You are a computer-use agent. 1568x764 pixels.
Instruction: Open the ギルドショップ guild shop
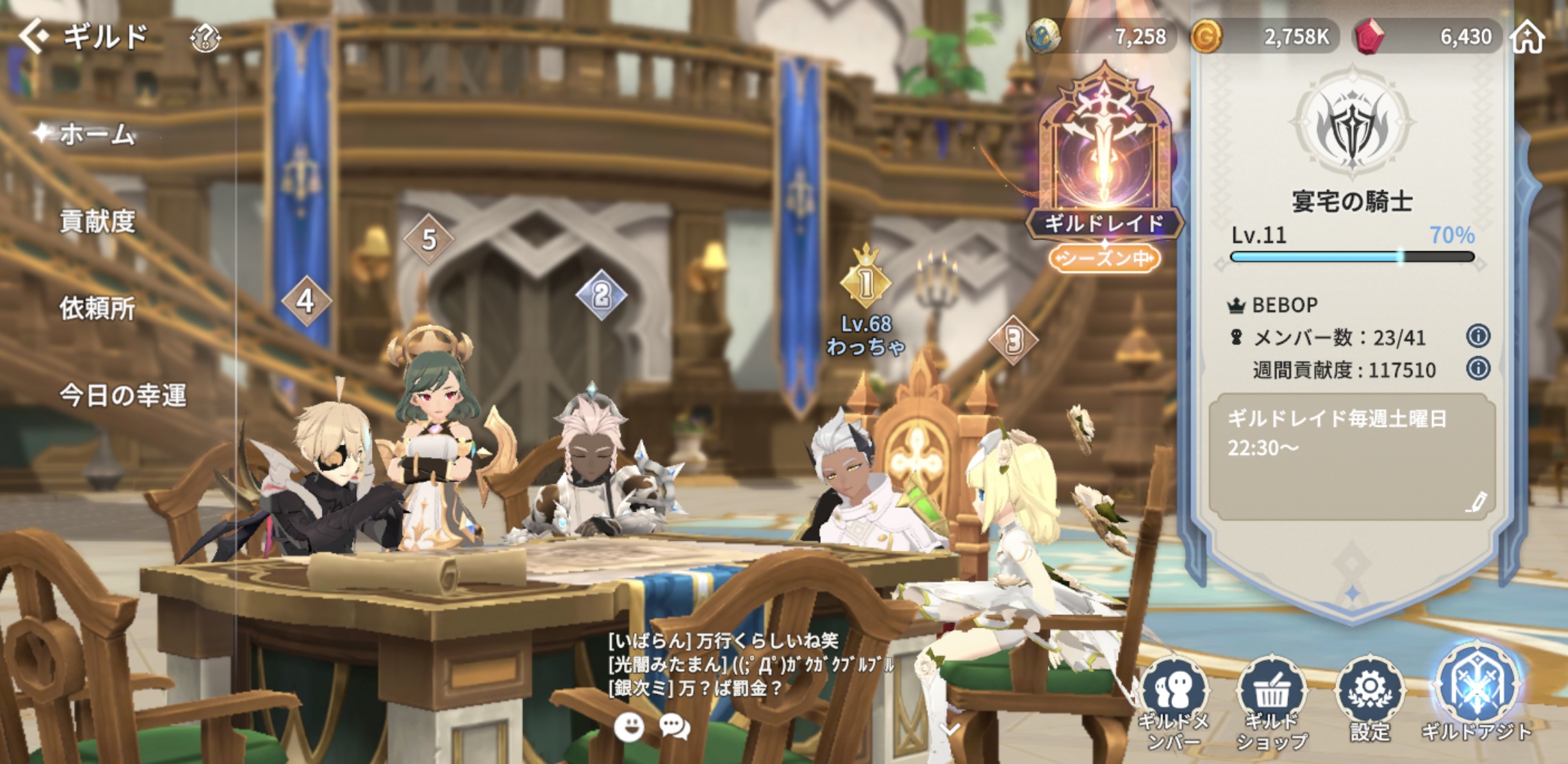pyautogui.click(x=1272, y=700)
